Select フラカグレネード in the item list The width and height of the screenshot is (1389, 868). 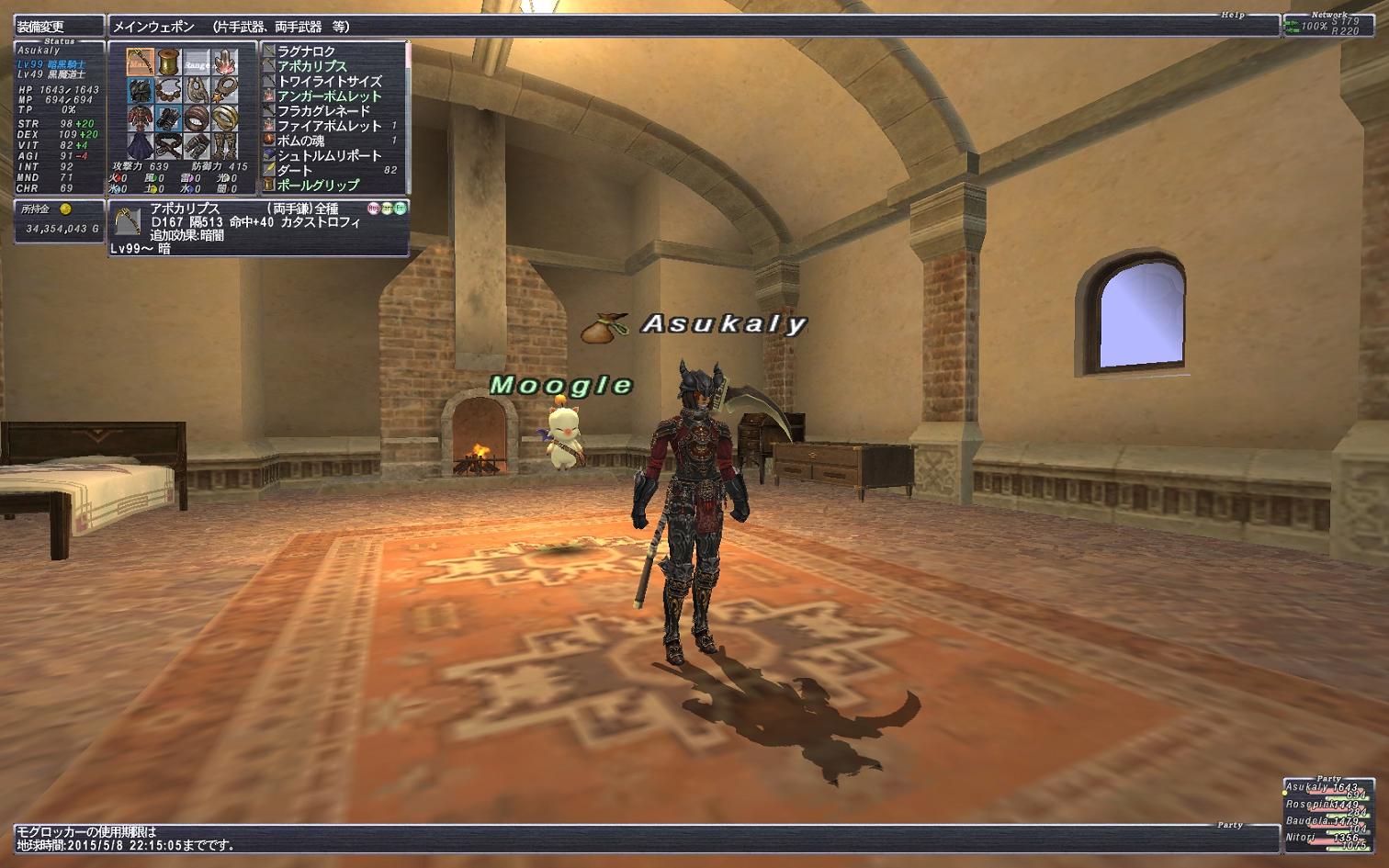[x=323, y=110]
